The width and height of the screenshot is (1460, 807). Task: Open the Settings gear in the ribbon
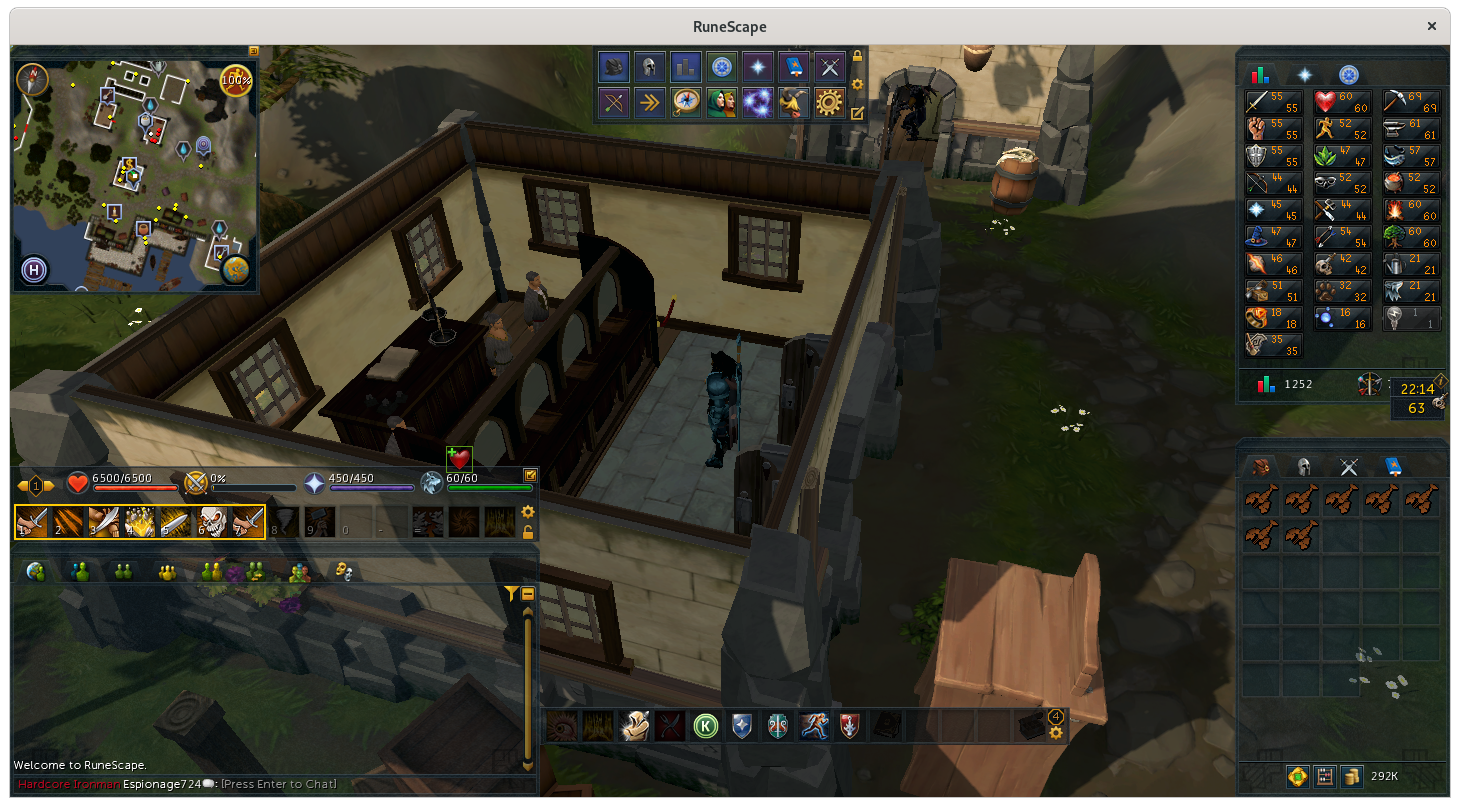pyautogui.click(x=829, y=102)
